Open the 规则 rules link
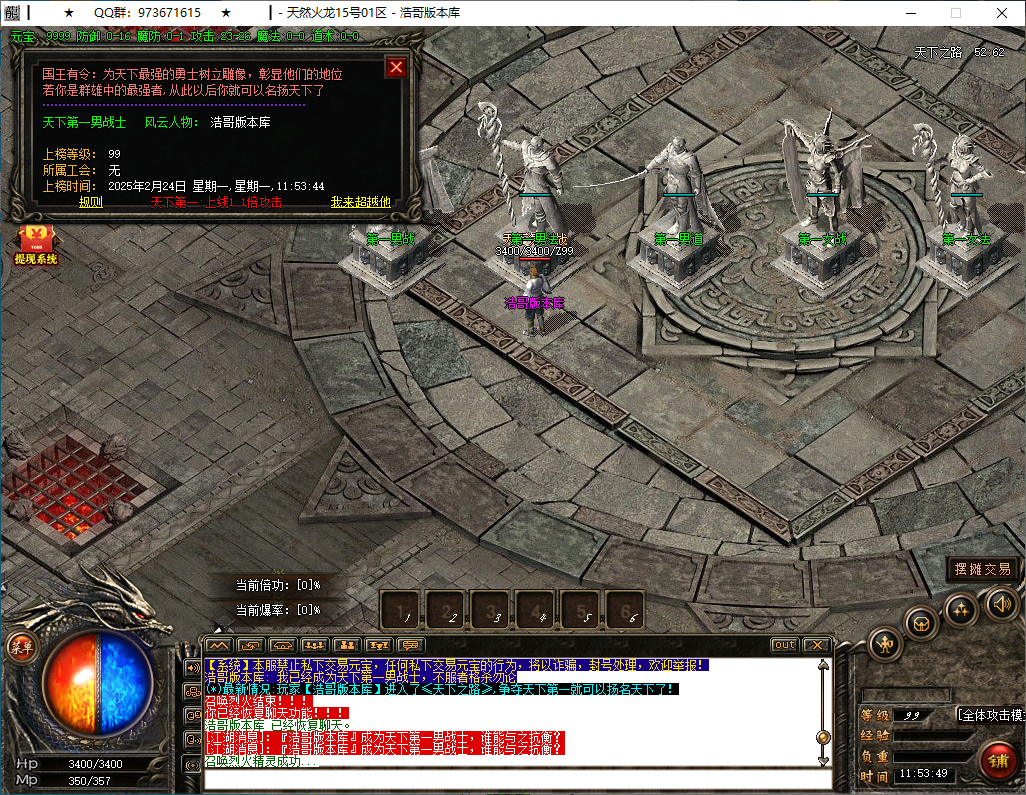The width and height of the screenshot is (1026, 795). tap(90, 202)
